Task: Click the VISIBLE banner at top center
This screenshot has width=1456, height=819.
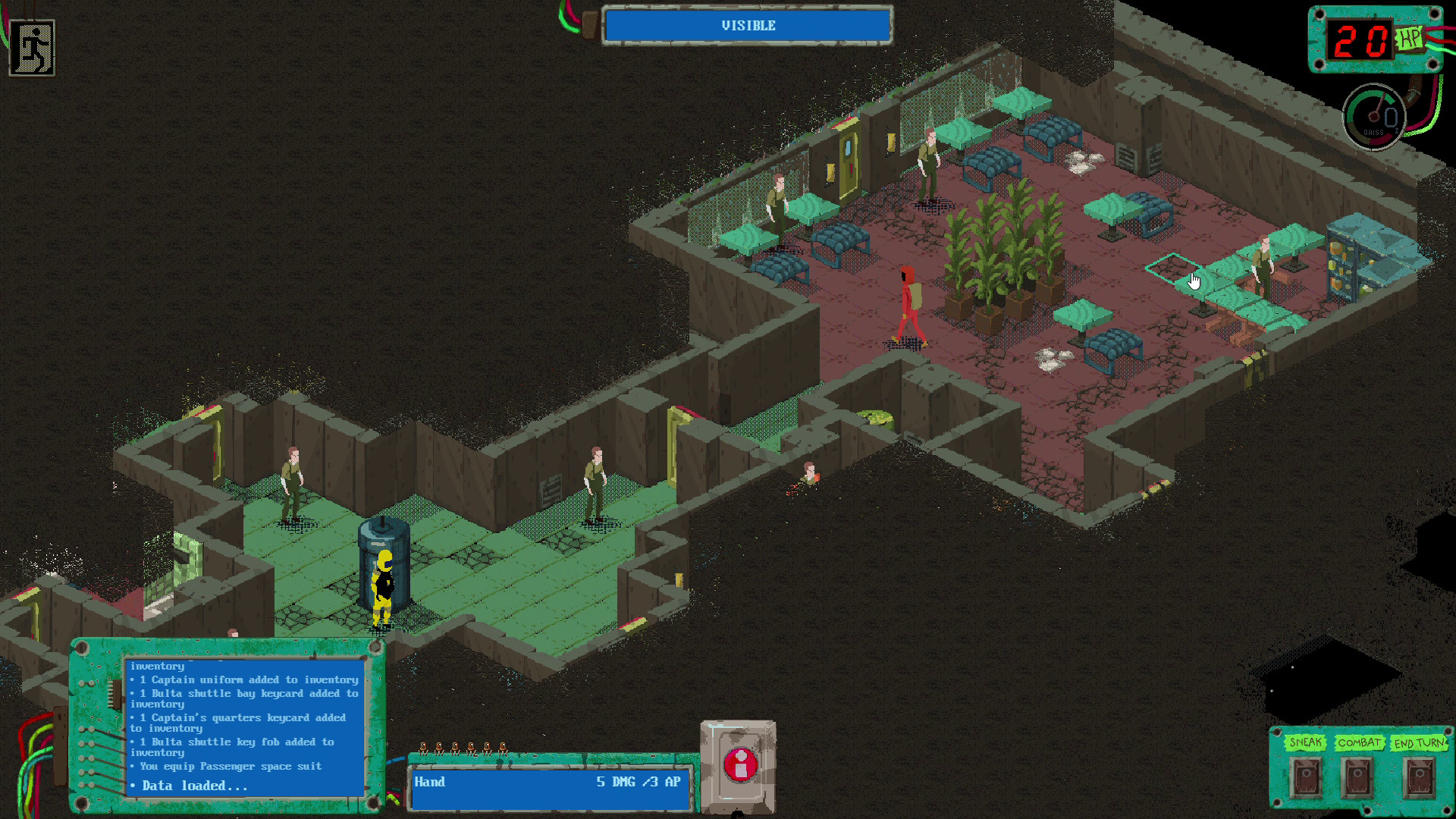Action: 747,25
